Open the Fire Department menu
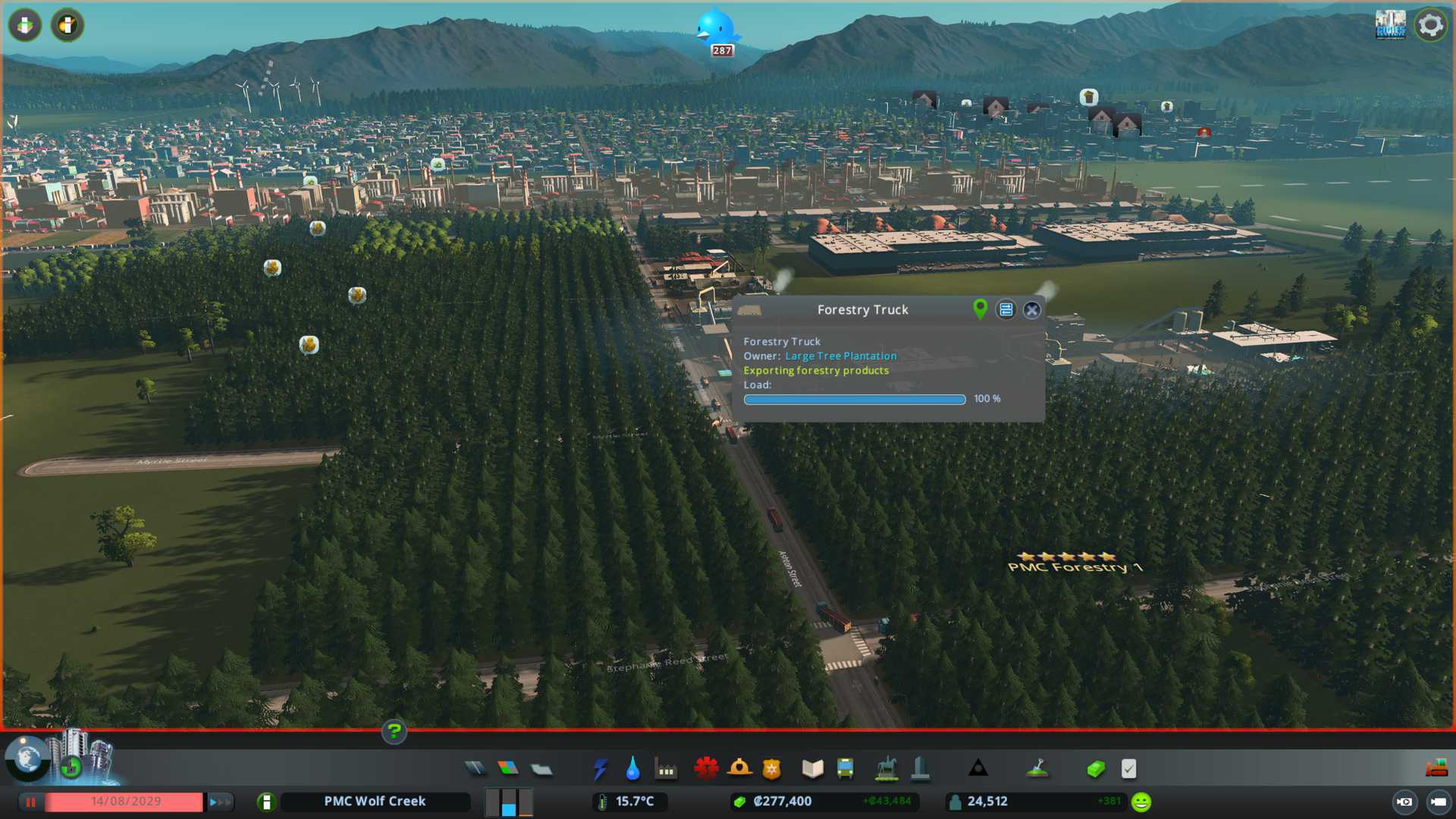Viewport: 1456px width, 819px height. (x=739, y=769)
